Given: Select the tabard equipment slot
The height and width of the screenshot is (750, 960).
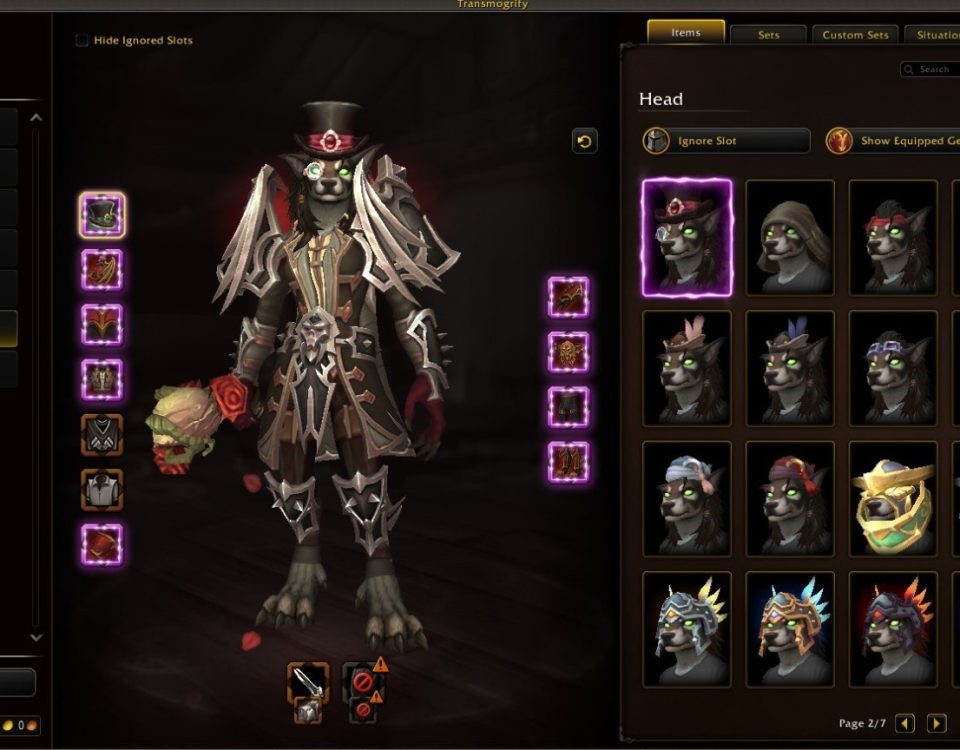Looking at the screenshot, I should tap(102, 490).
